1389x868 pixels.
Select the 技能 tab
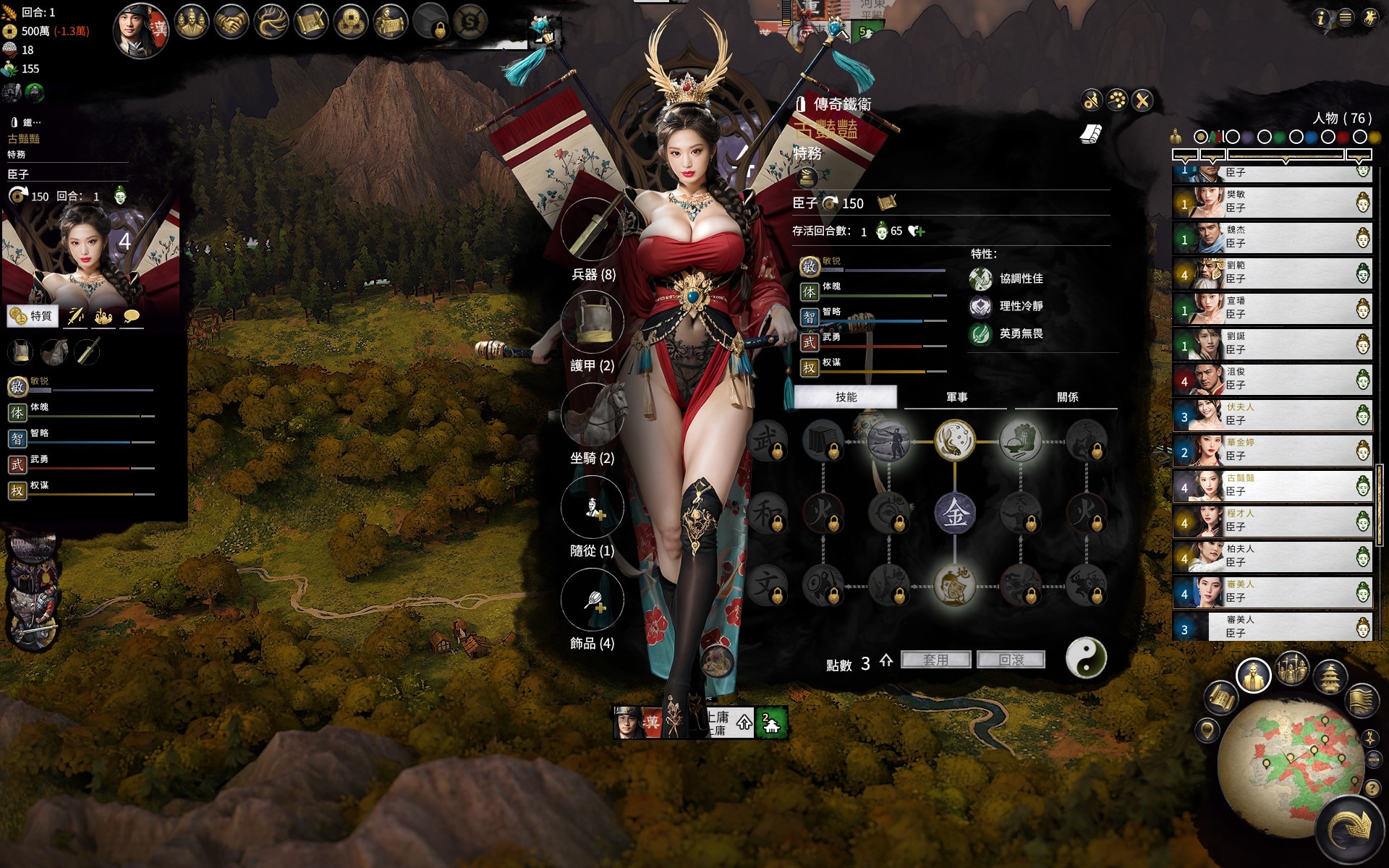(x=846, y=397)
